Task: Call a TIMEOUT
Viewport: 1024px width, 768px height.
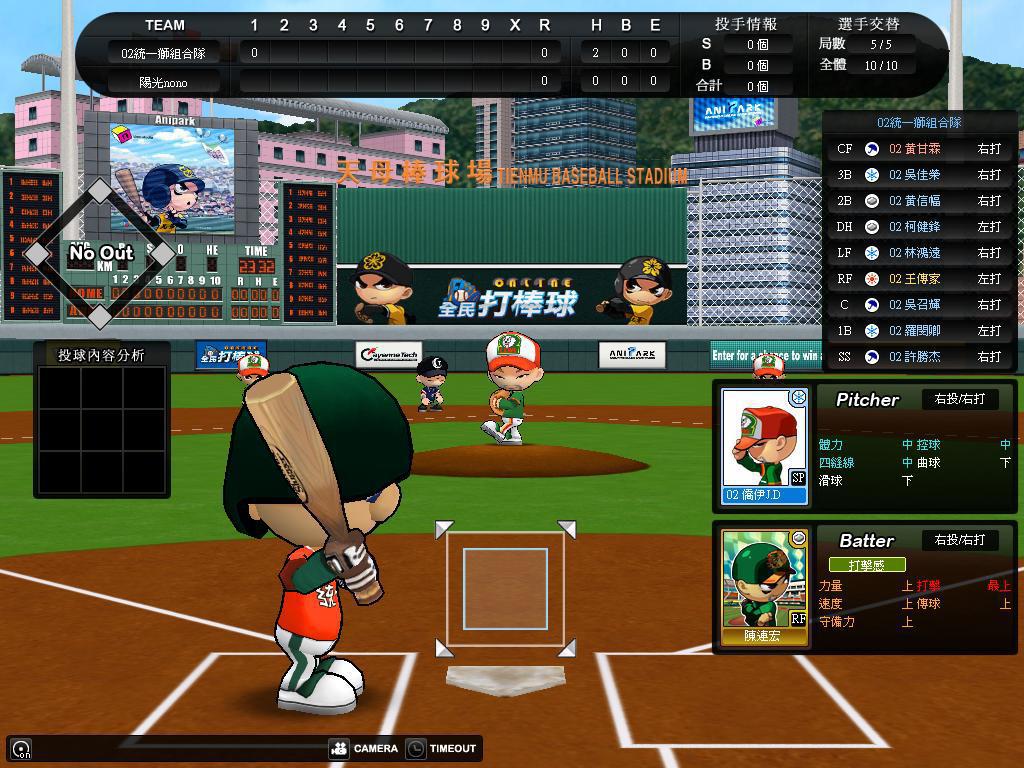Action: tap(442, 748)
